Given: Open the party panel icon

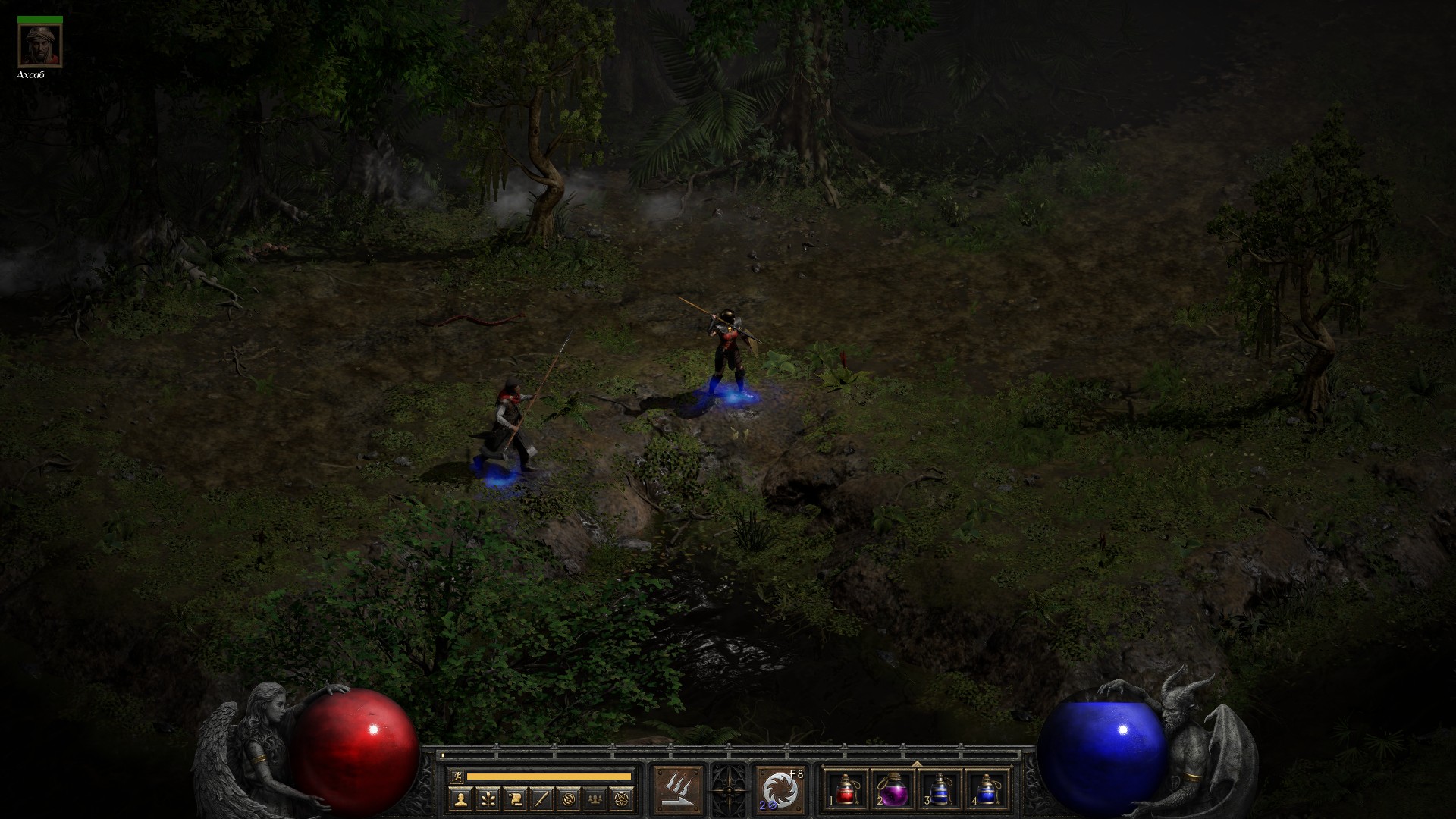Looking at the screenshot, I should click(x=595, y=798).
